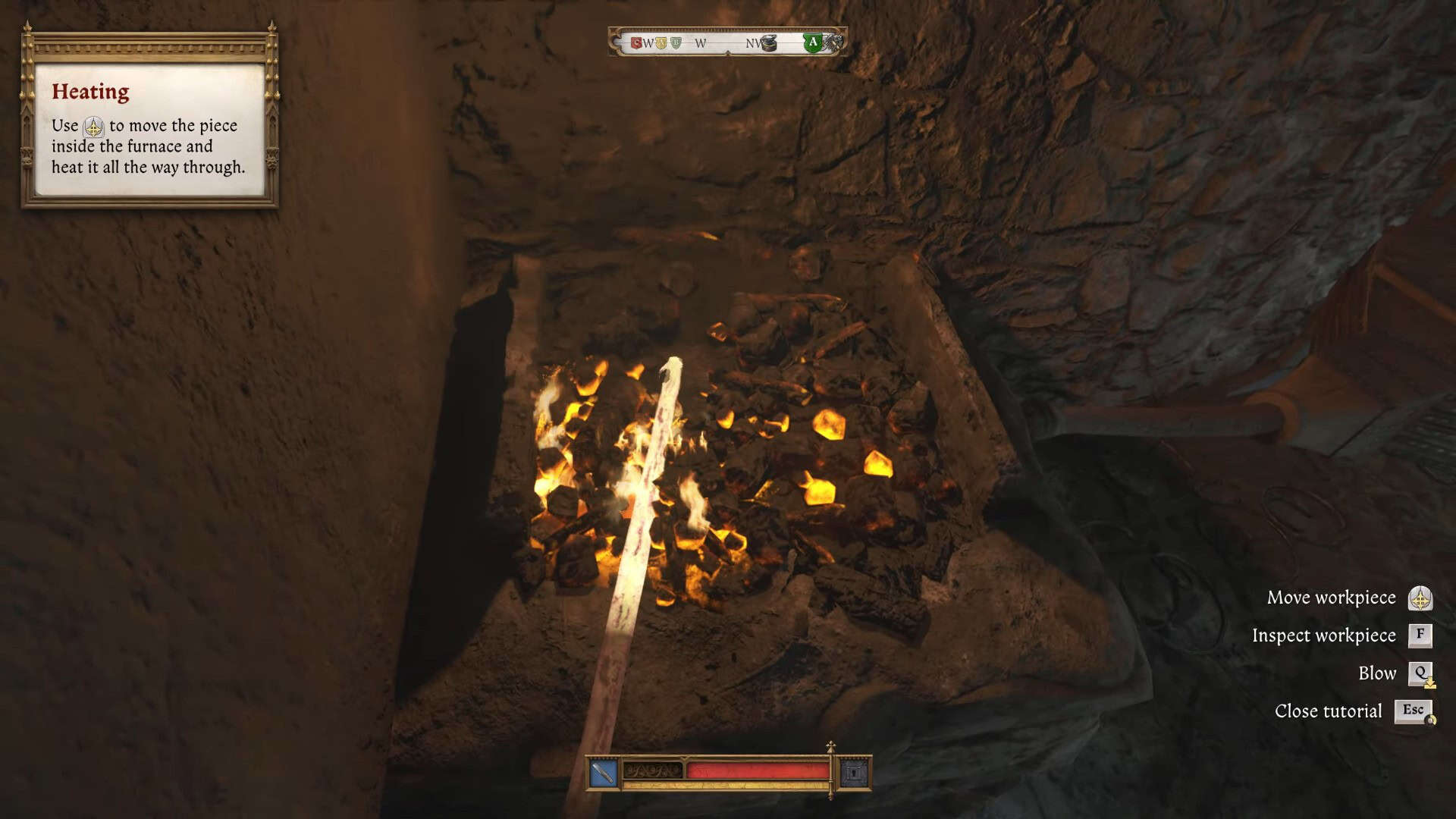The image size is (1456, 819).
Task: Click the dark keyhole icon beside heat bar
Action: [x=855, y=773]
